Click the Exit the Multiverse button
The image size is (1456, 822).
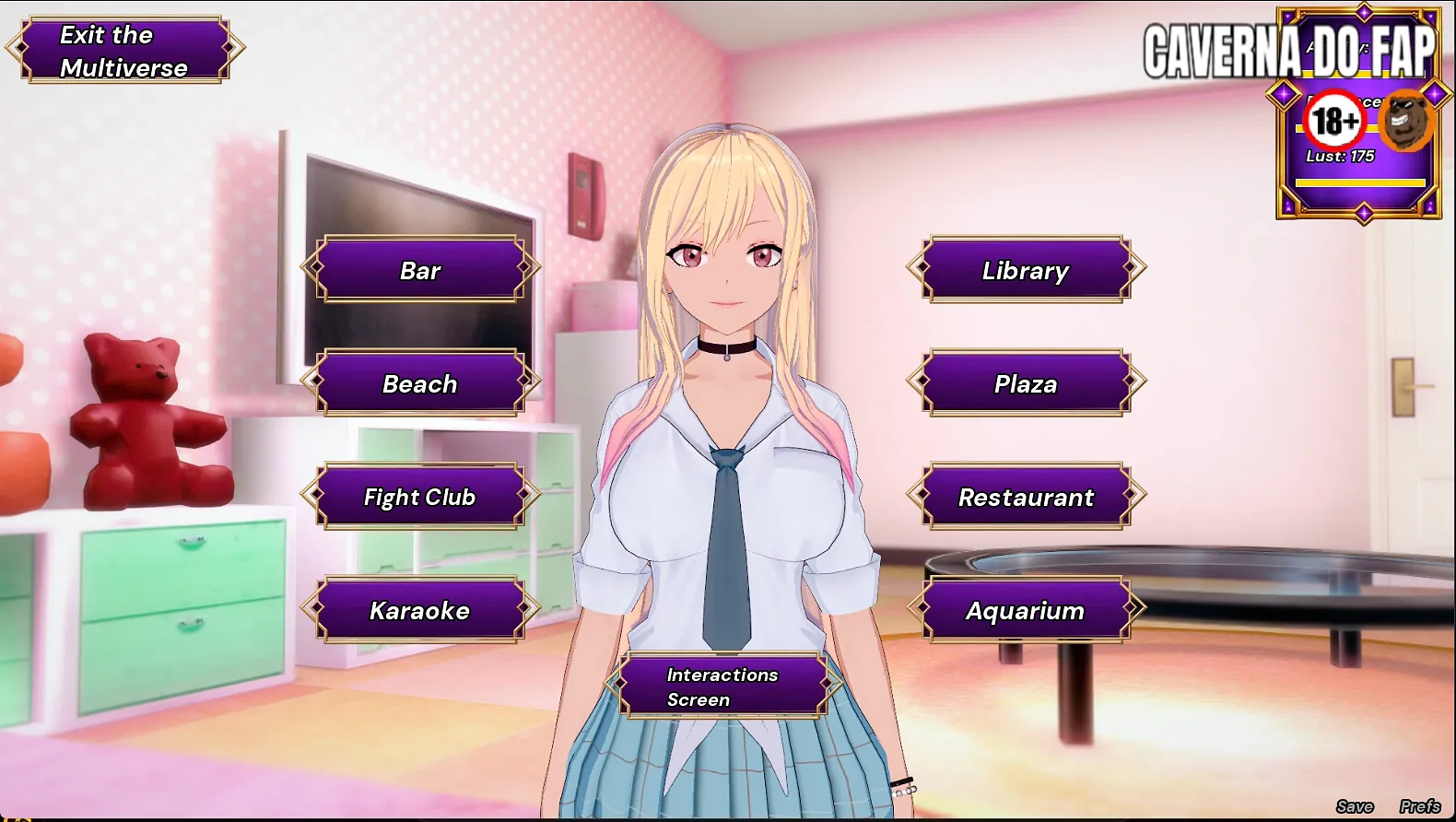point(124,51)
